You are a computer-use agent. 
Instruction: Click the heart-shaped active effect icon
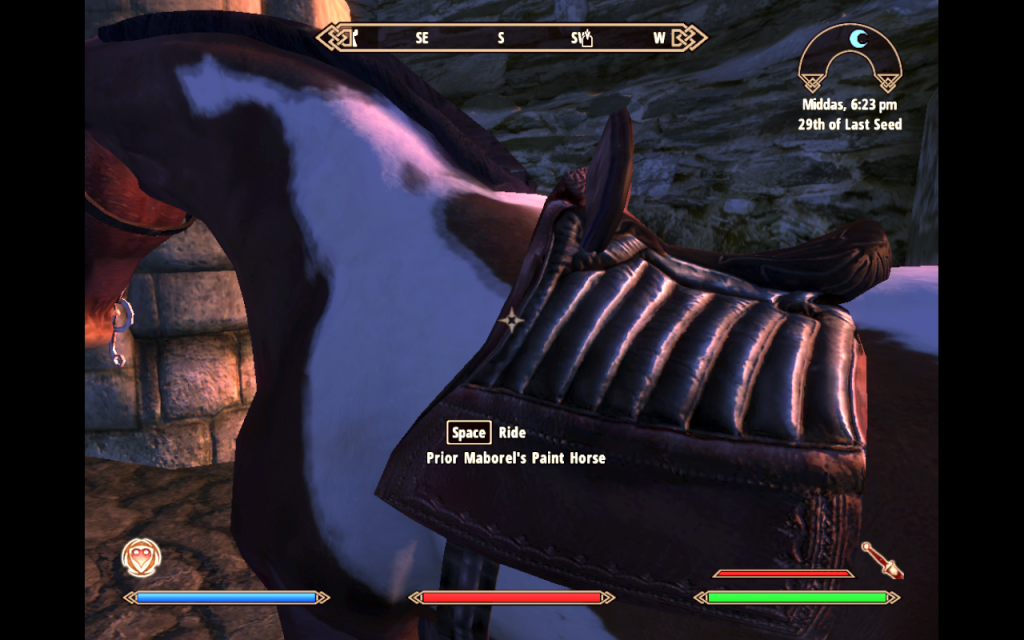(140, 558)
